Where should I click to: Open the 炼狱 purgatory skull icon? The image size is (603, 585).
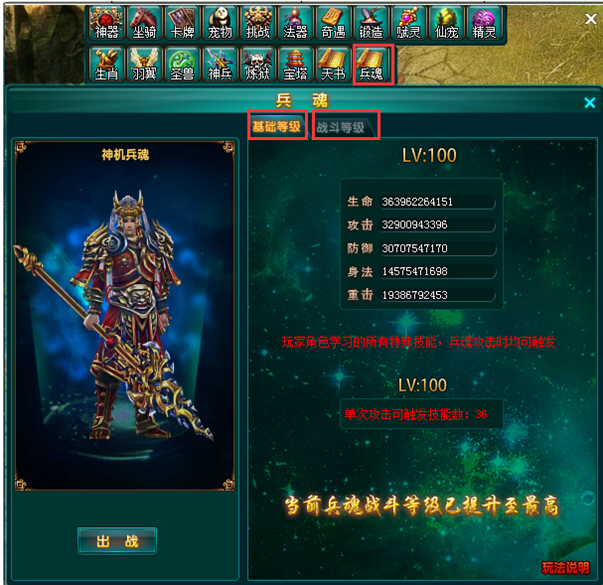[x=257, y=64]
